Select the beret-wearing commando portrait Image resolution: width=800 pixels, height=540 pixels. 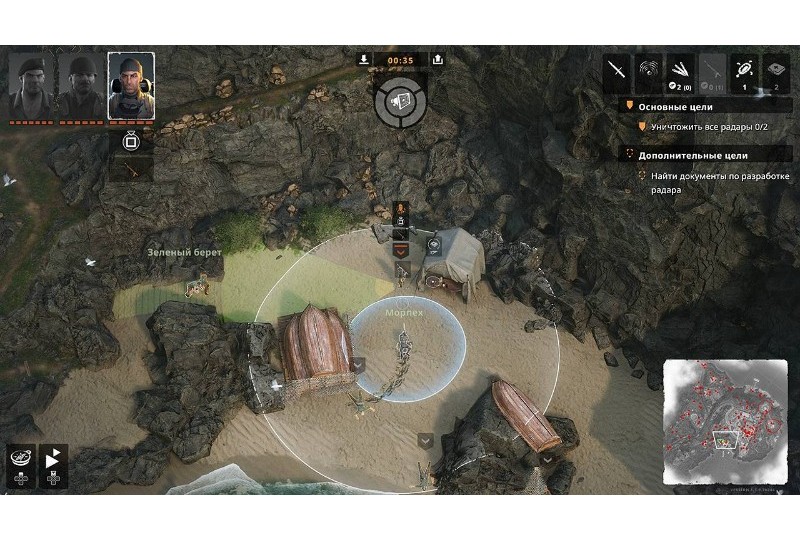(28, 85)
